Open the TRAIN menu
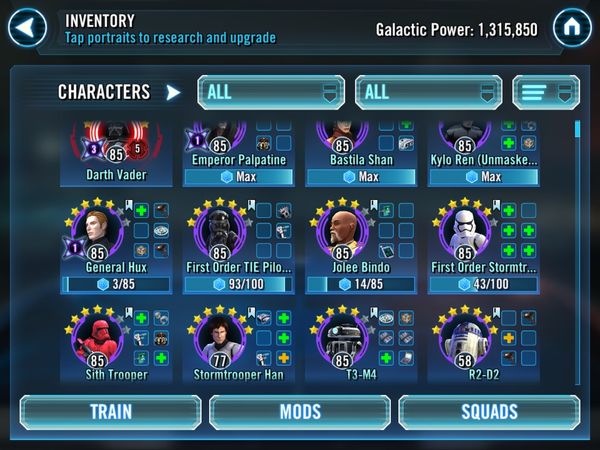 (110, 412)
